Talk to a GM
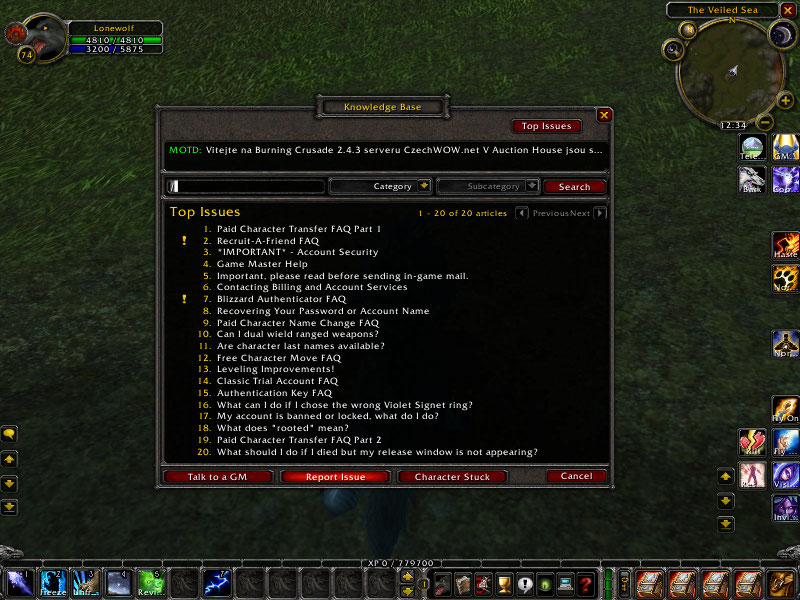This screenshot has height=600, width=800. click(x=217, y=477)
